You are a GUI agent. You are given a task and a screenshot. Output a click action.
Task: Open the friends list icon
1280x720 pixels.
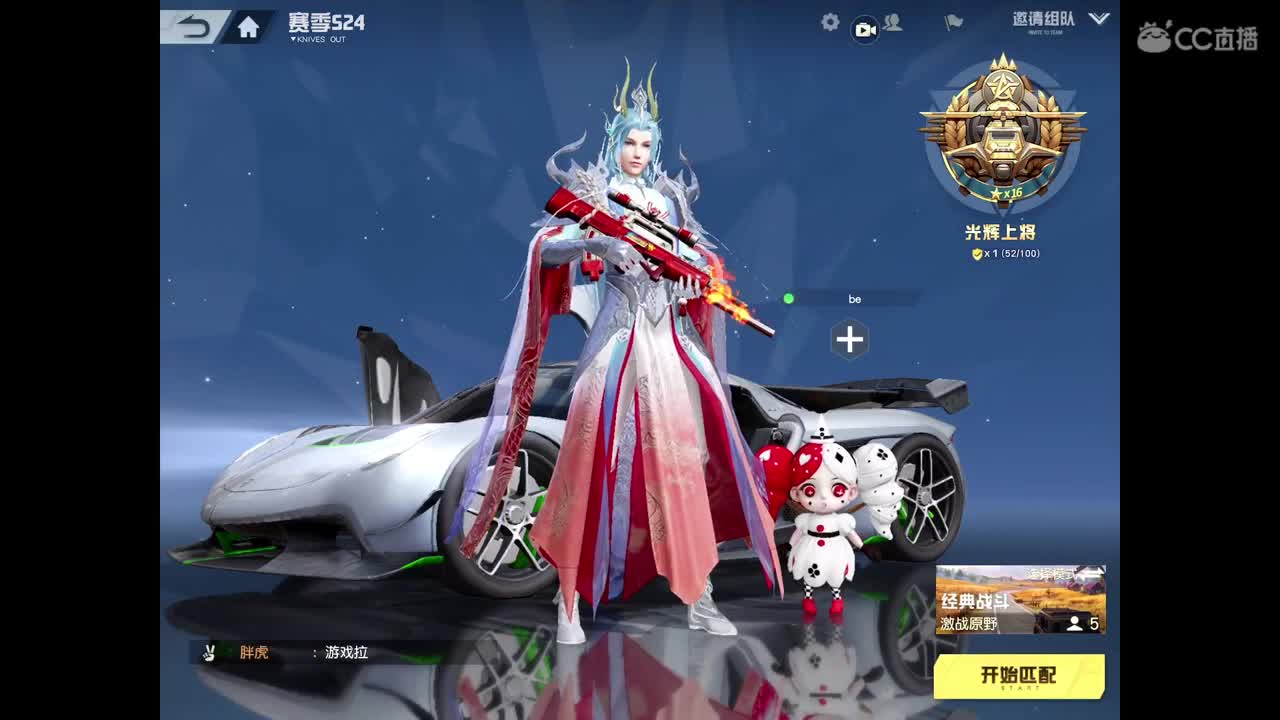[x=895, y=22]
